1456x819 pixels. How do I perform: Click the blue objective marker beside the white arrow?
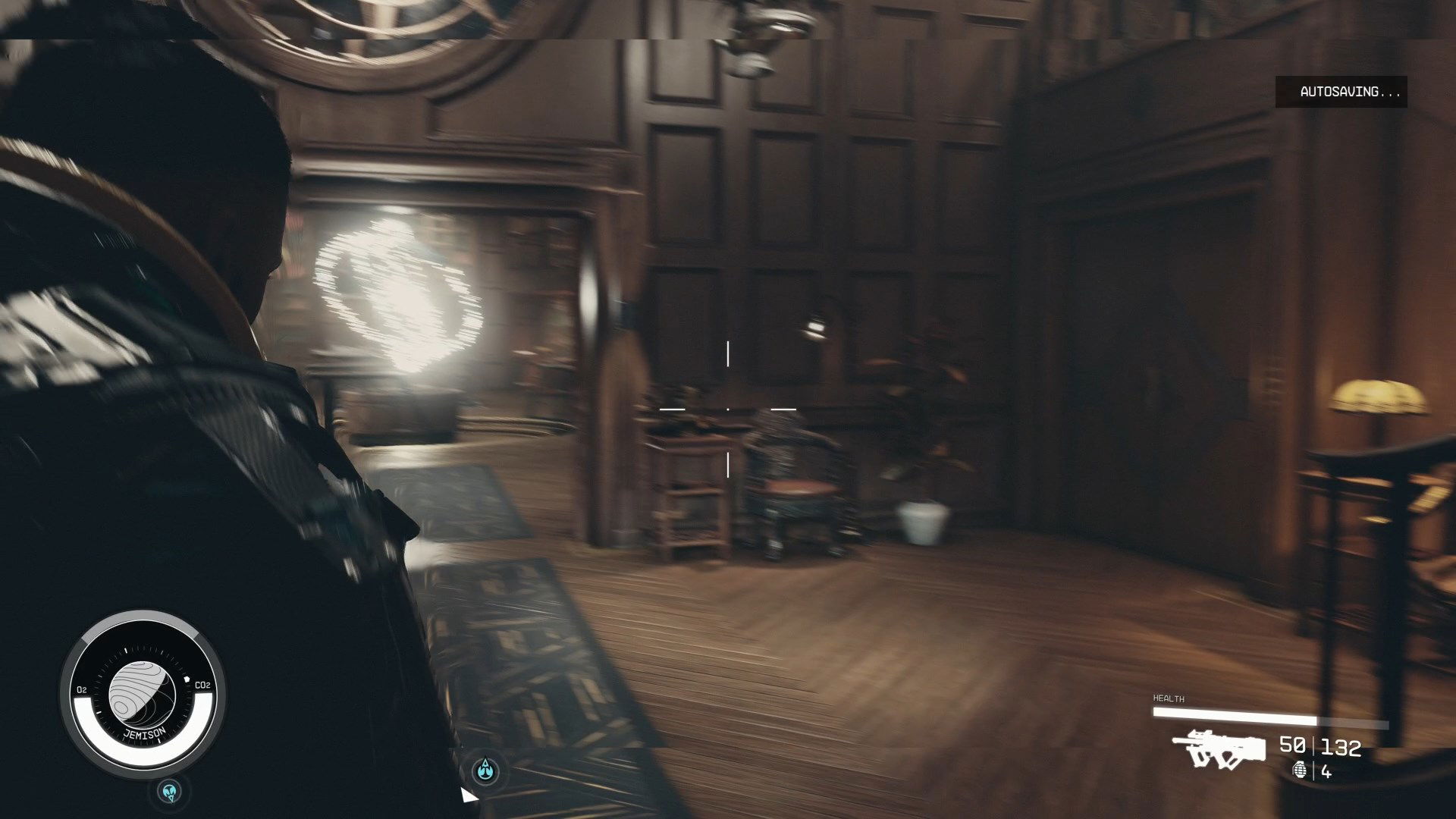point(485,771)
